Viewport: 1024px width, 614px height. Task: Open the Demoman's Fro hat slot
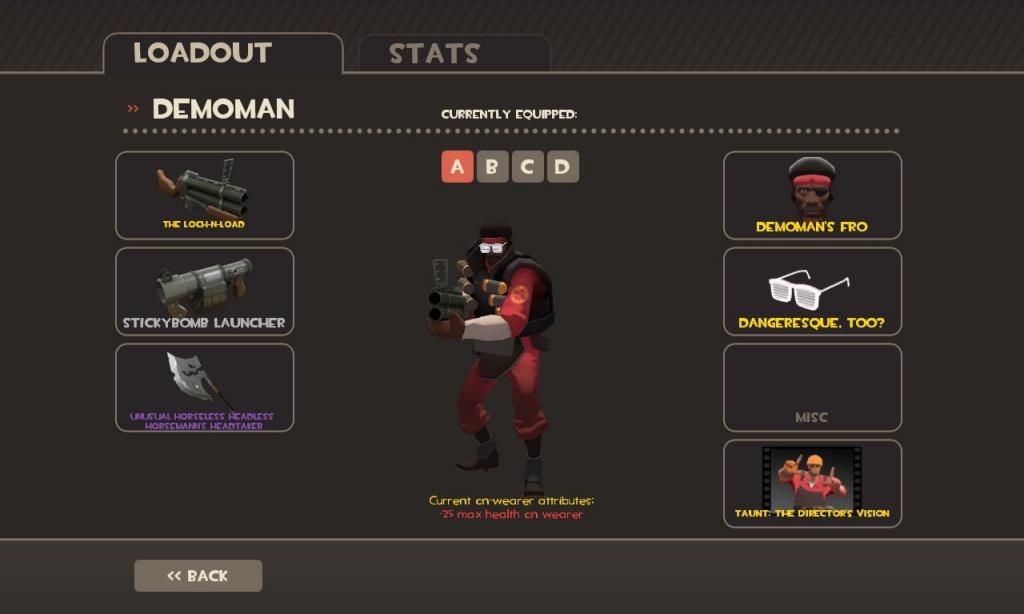812,195
